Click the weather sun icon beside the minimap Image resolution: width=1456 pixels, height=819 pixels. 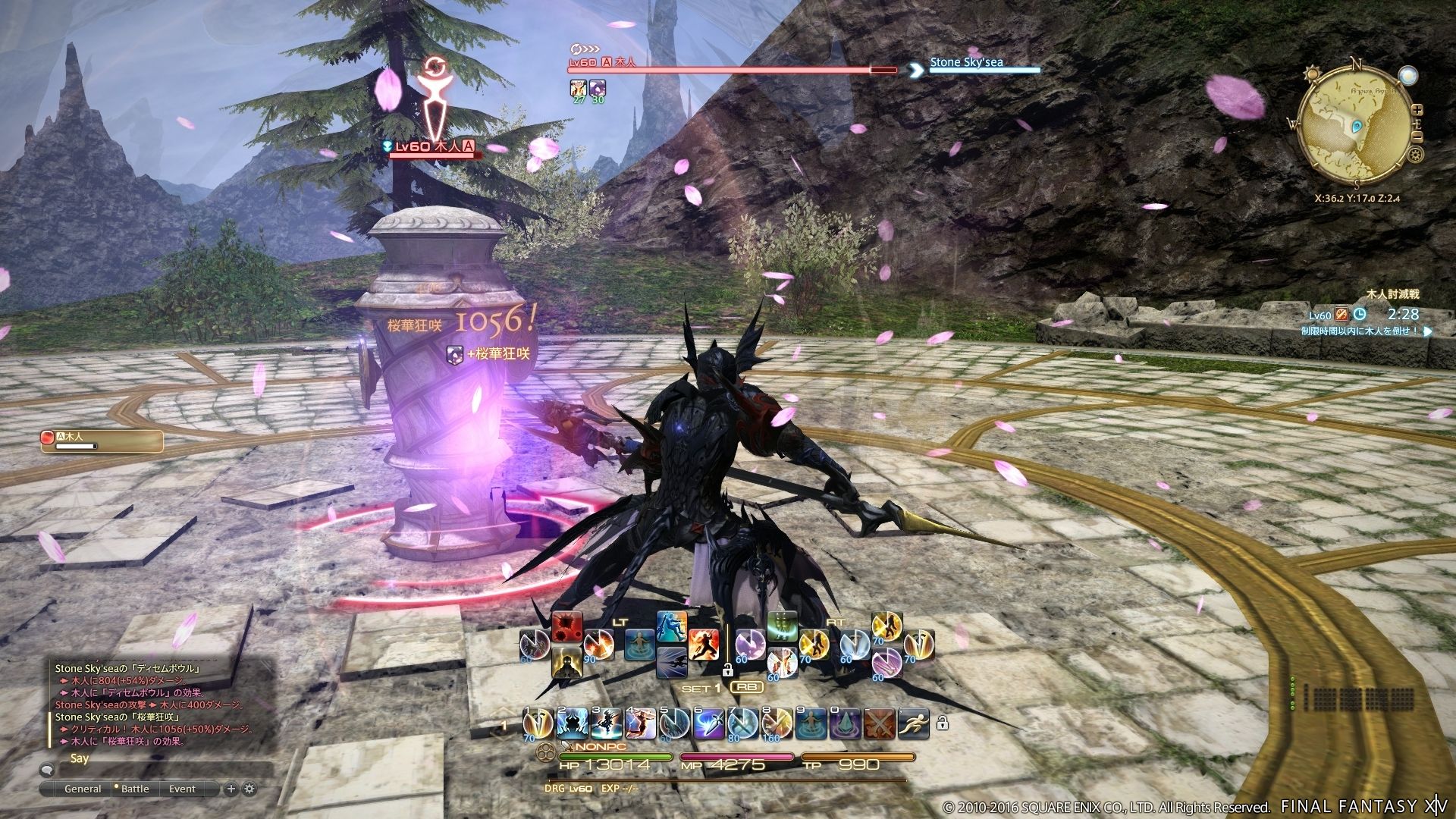pos(1311,74)
